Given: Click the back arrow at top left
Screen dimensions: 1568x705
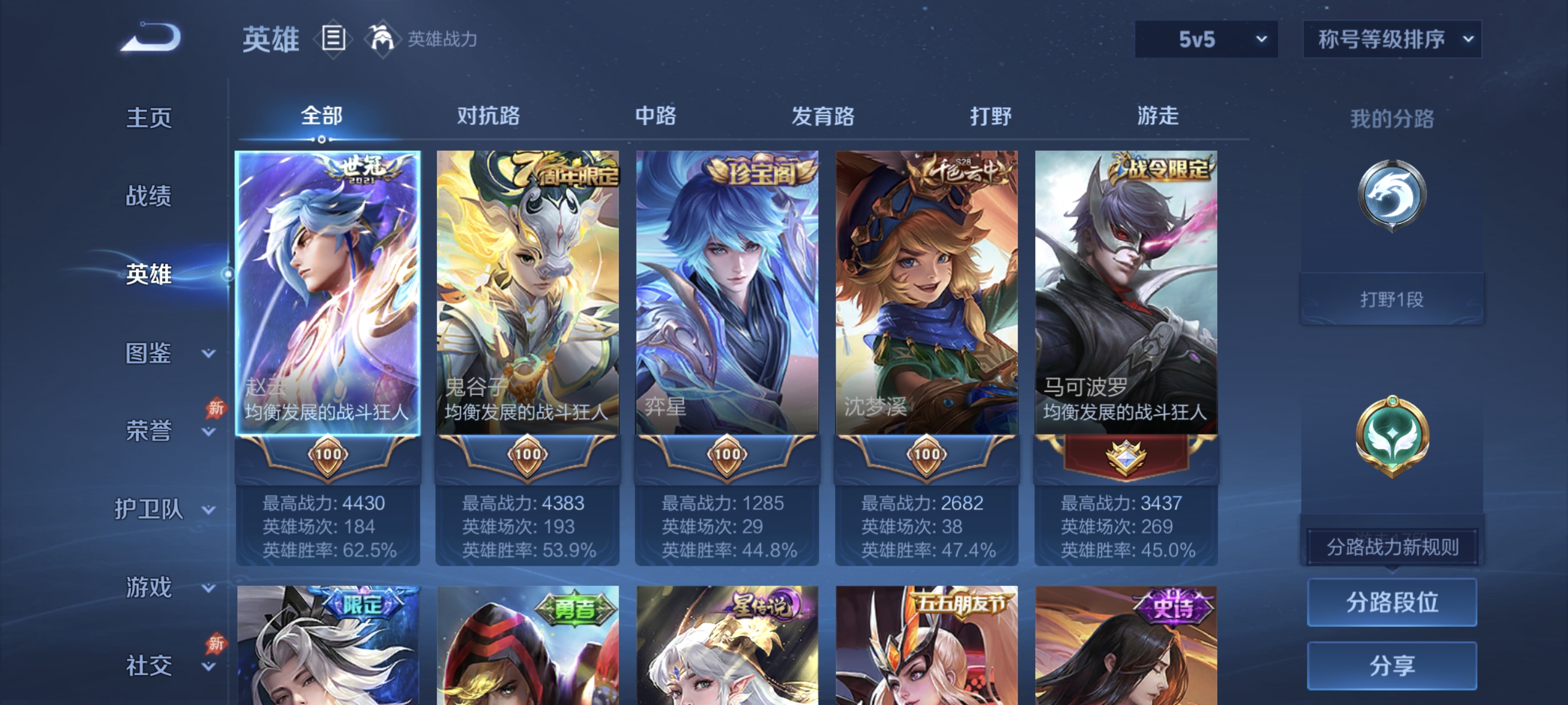Looking at the screenshot, I should (x=150, y=38).
